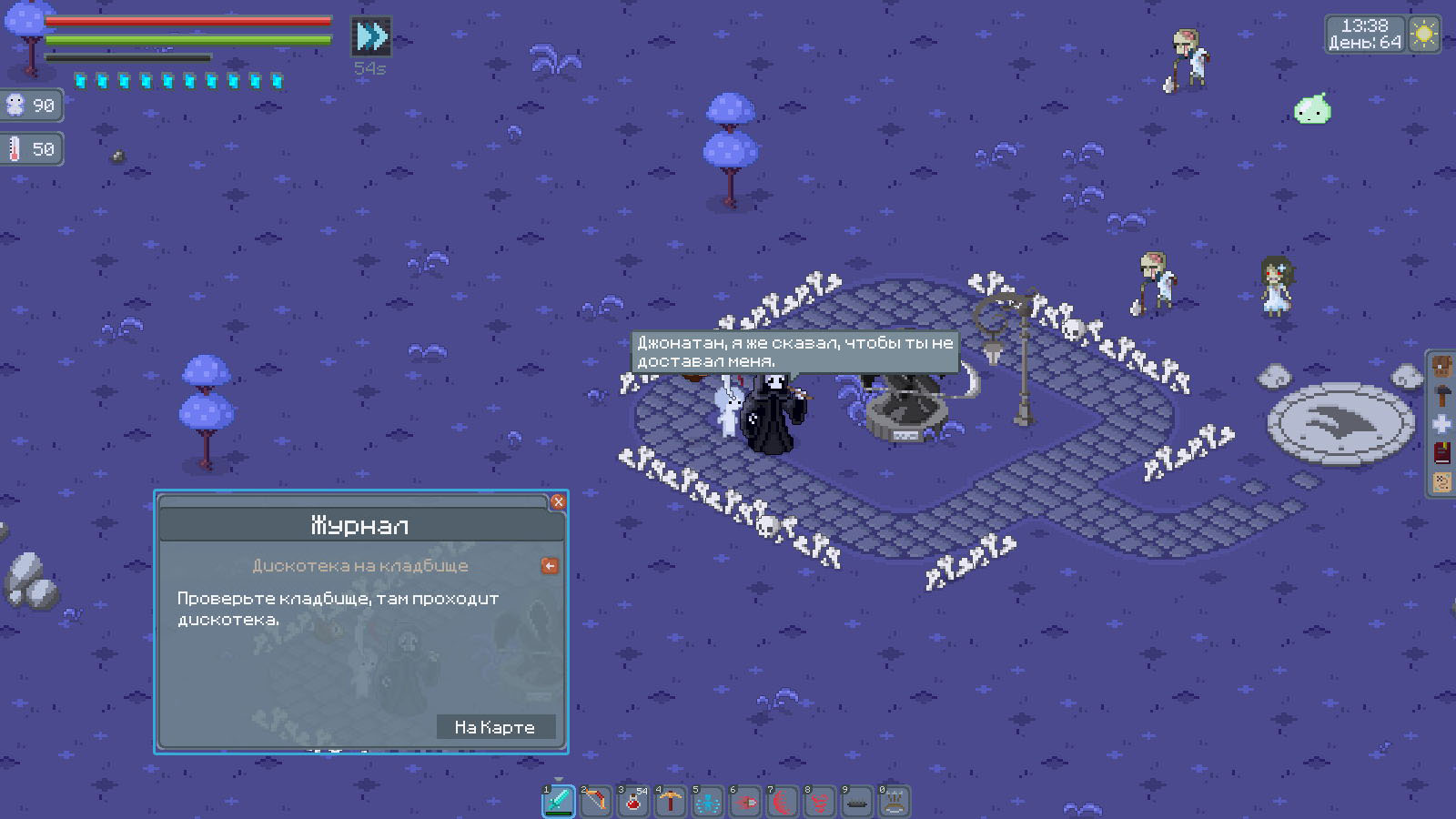Select the diamond sword hotbar slot
Viewport: 1456px width, 819px height.
[559, 801]
